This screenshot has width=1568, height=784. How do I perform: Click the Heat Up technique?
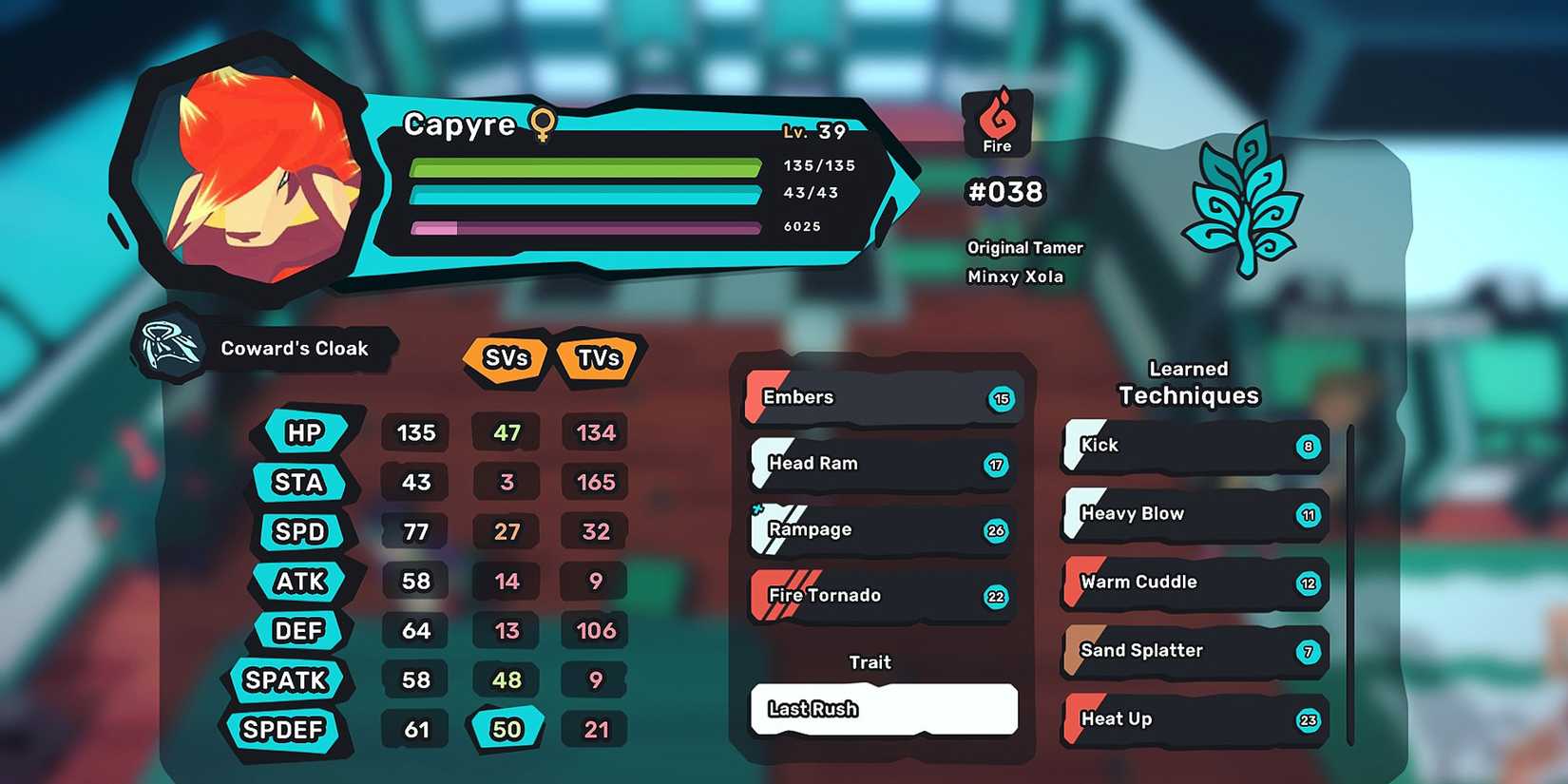1193,719
